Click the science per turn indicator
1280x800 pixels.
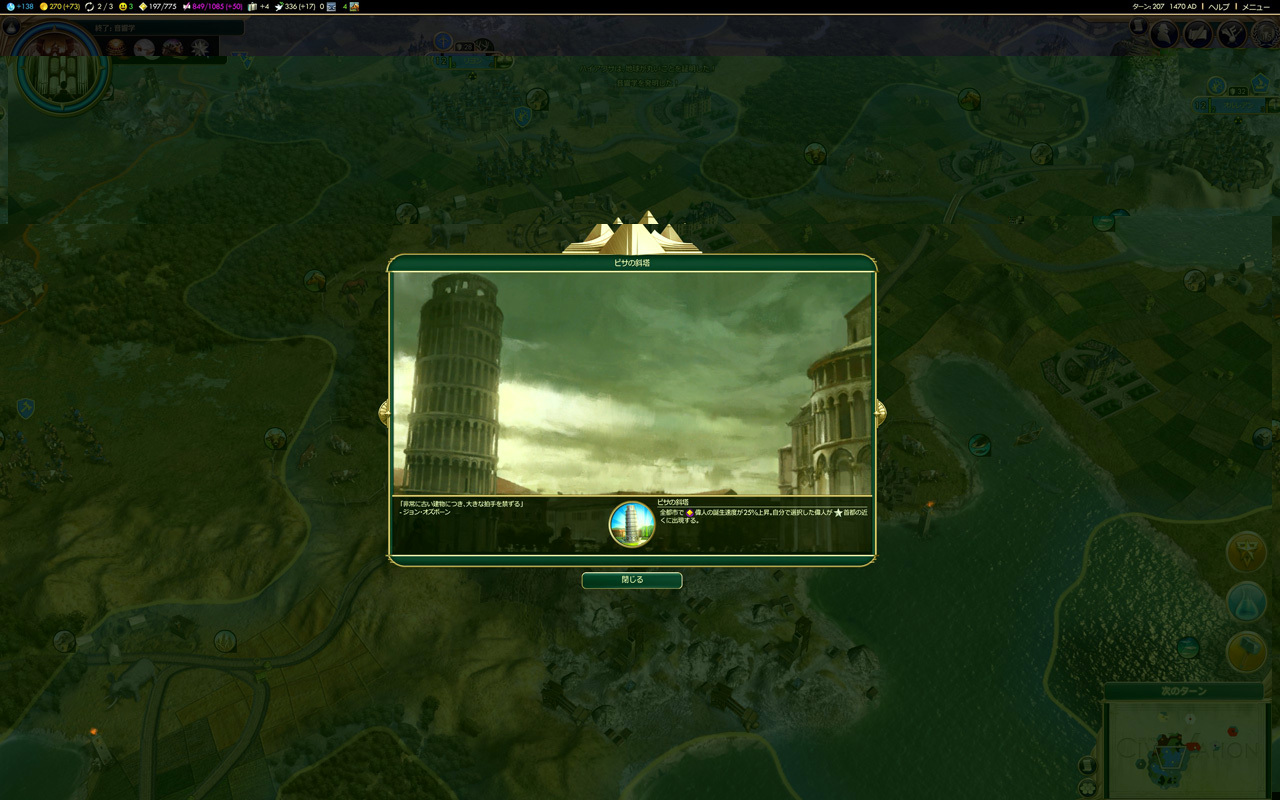pos(20,7)
